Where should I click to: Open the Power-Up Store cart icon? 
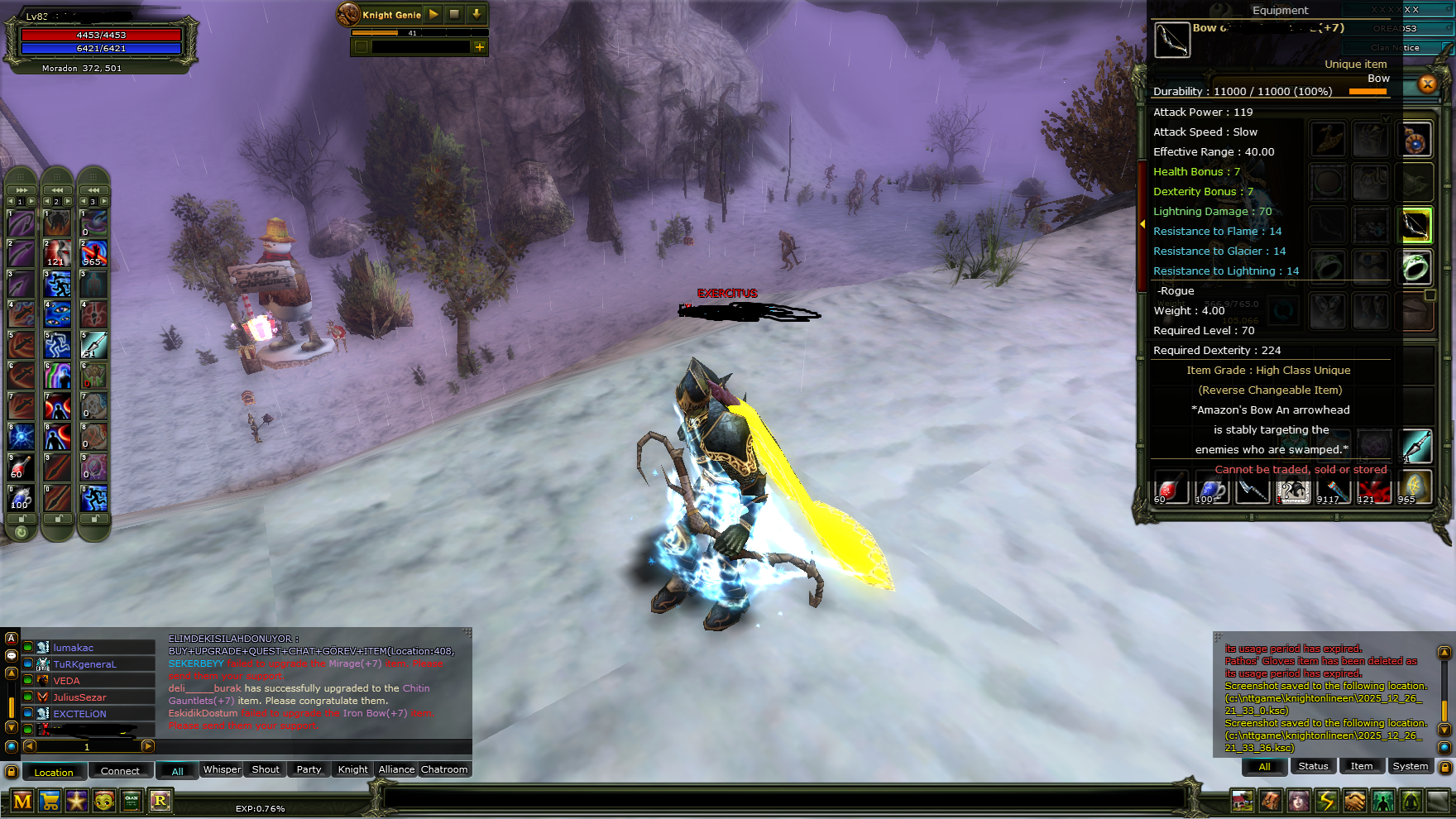tap(50, 801)
